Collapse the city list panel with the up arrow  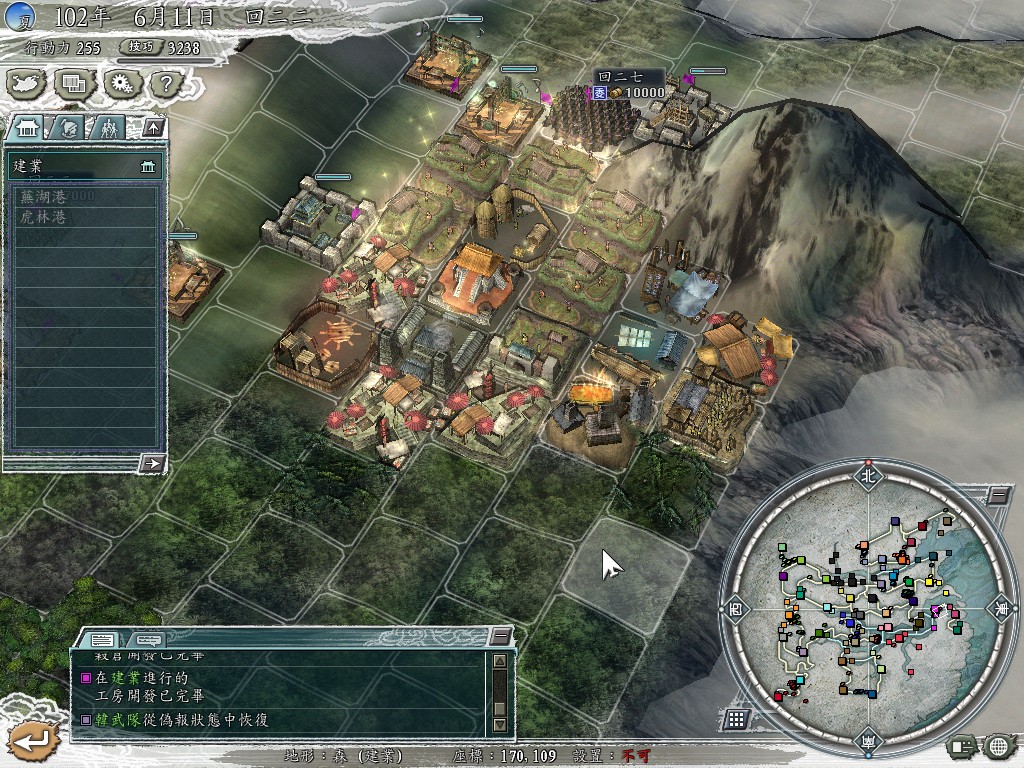click(152, 127)
